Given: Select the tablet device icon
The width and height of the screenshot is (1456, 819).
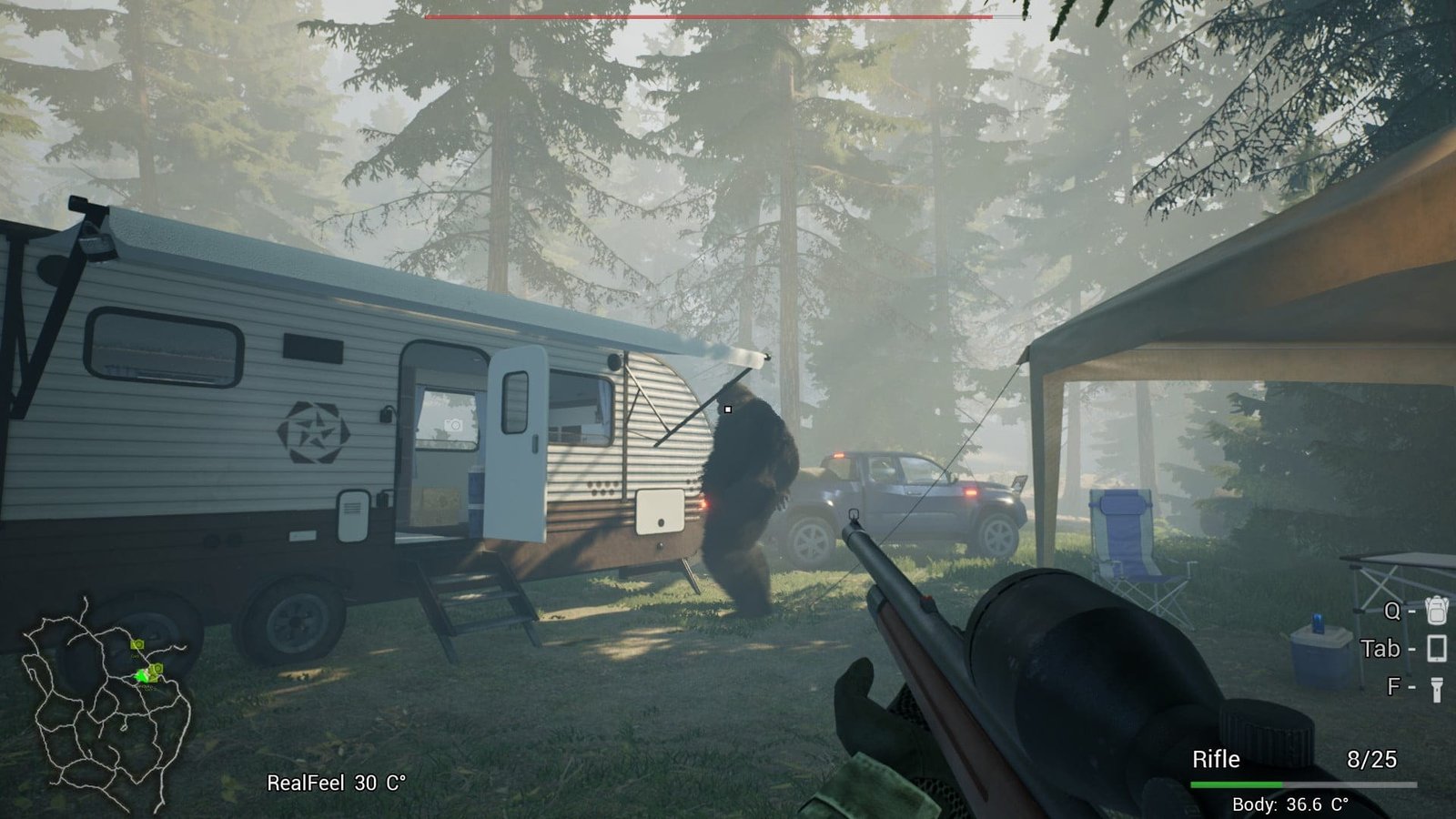Looking at the screenshot, I should [x=1436, y=649].
